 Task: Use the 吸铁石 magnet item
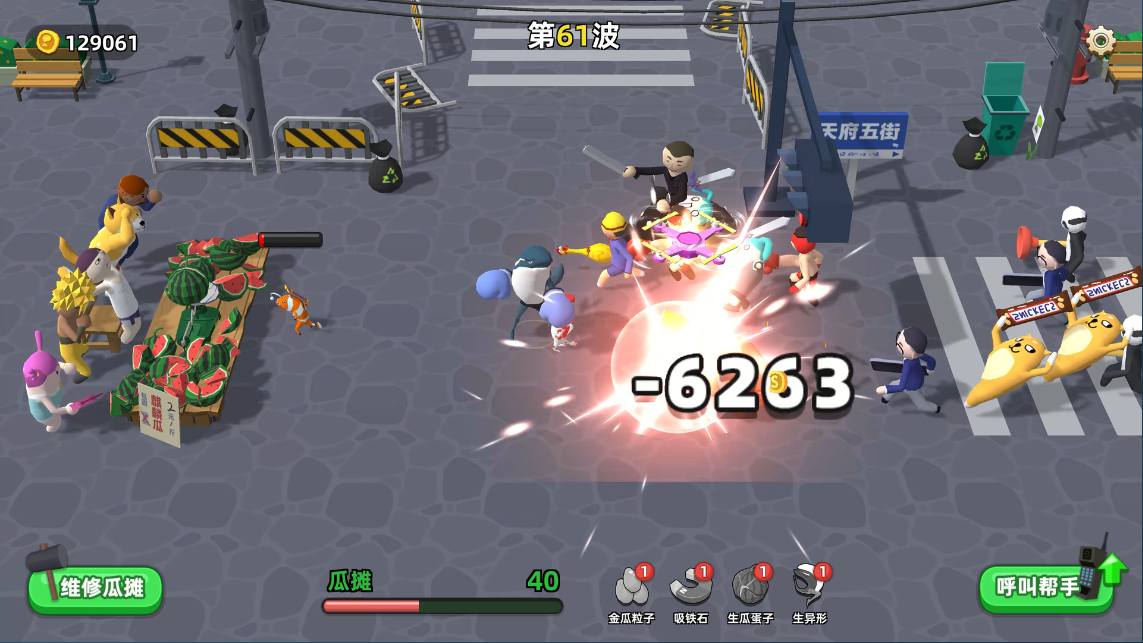[690, 589]
